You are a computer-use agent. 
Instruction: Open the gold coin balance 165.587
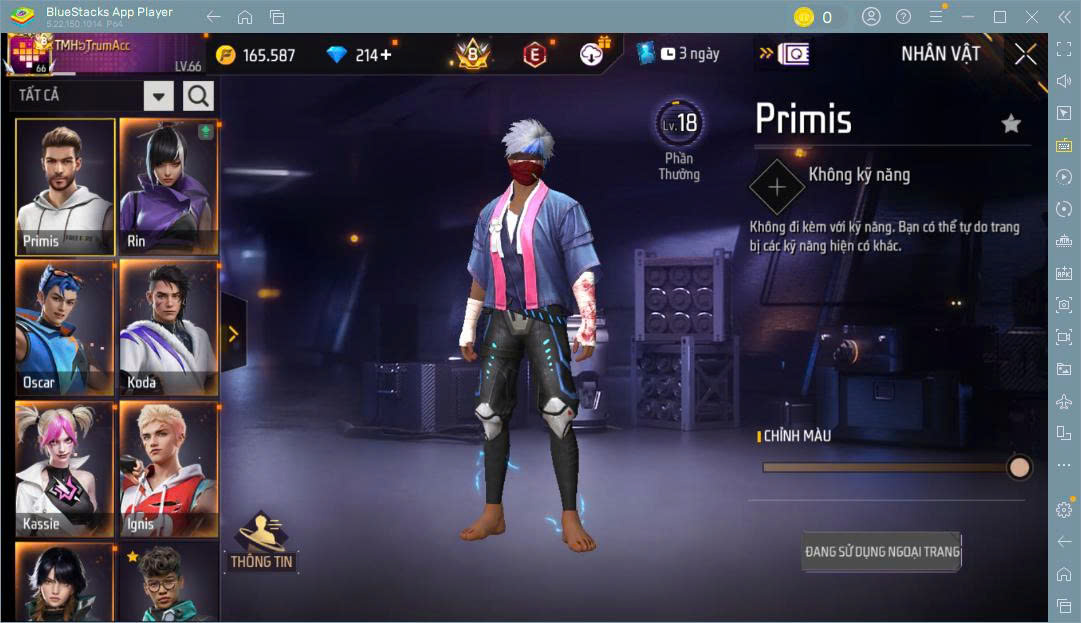coord(257,55)
